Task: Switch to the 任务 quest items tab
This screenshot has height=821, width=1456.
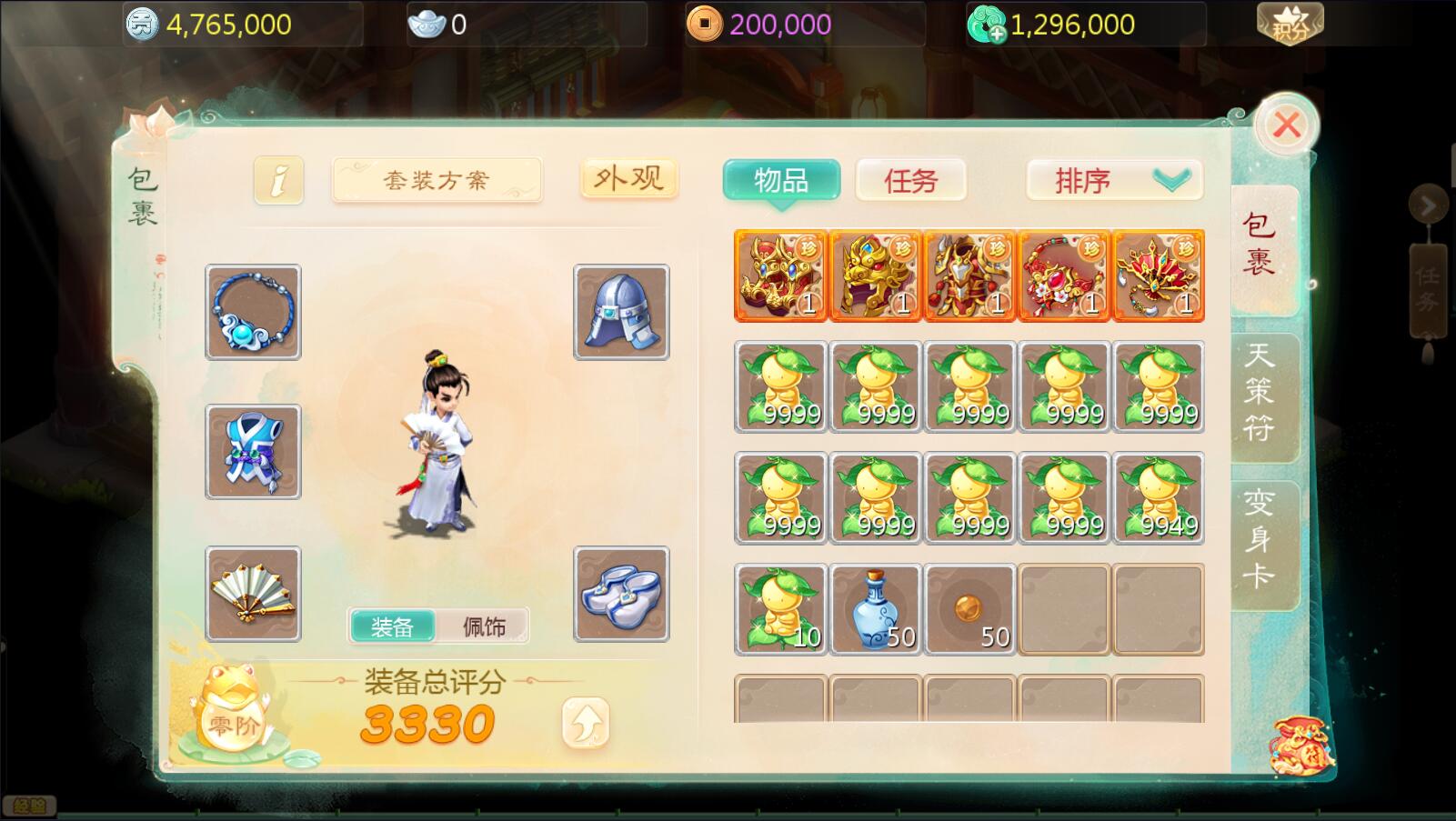Action: click(x=910, y=180)
